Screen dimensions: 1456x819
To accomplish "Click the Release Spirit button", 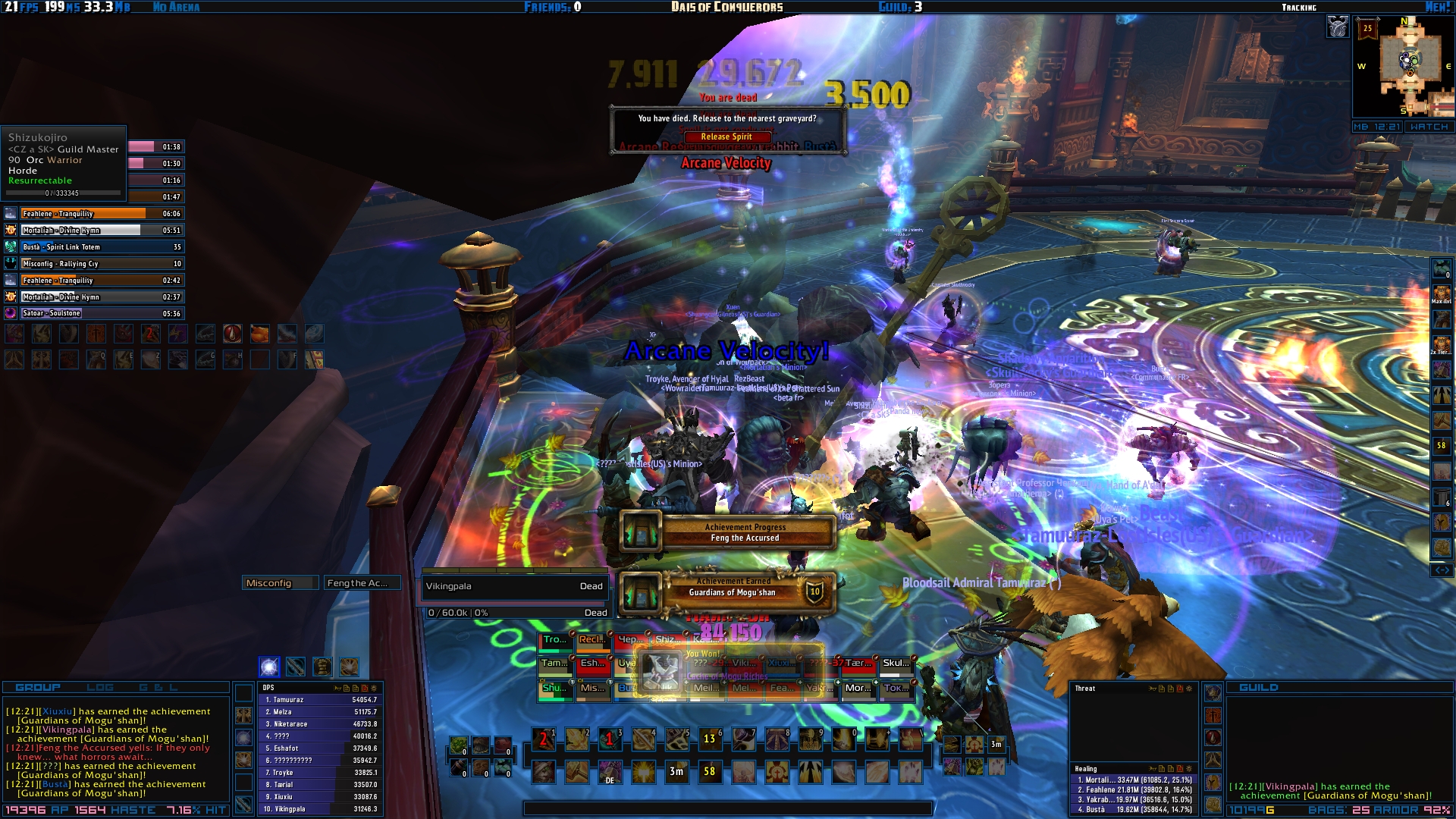I will pos(726,137).
